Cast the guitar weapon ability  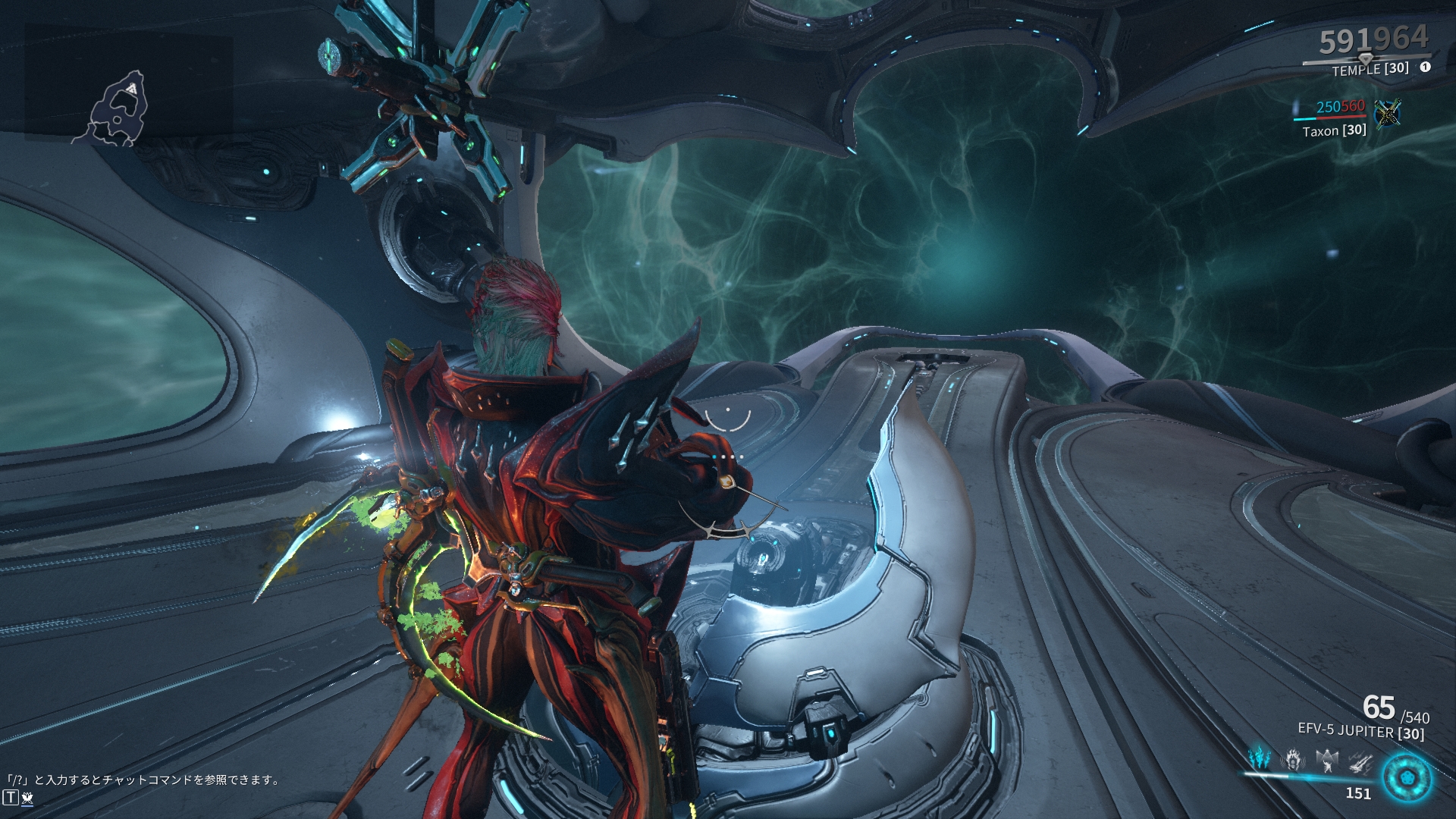coord(1360,761)
